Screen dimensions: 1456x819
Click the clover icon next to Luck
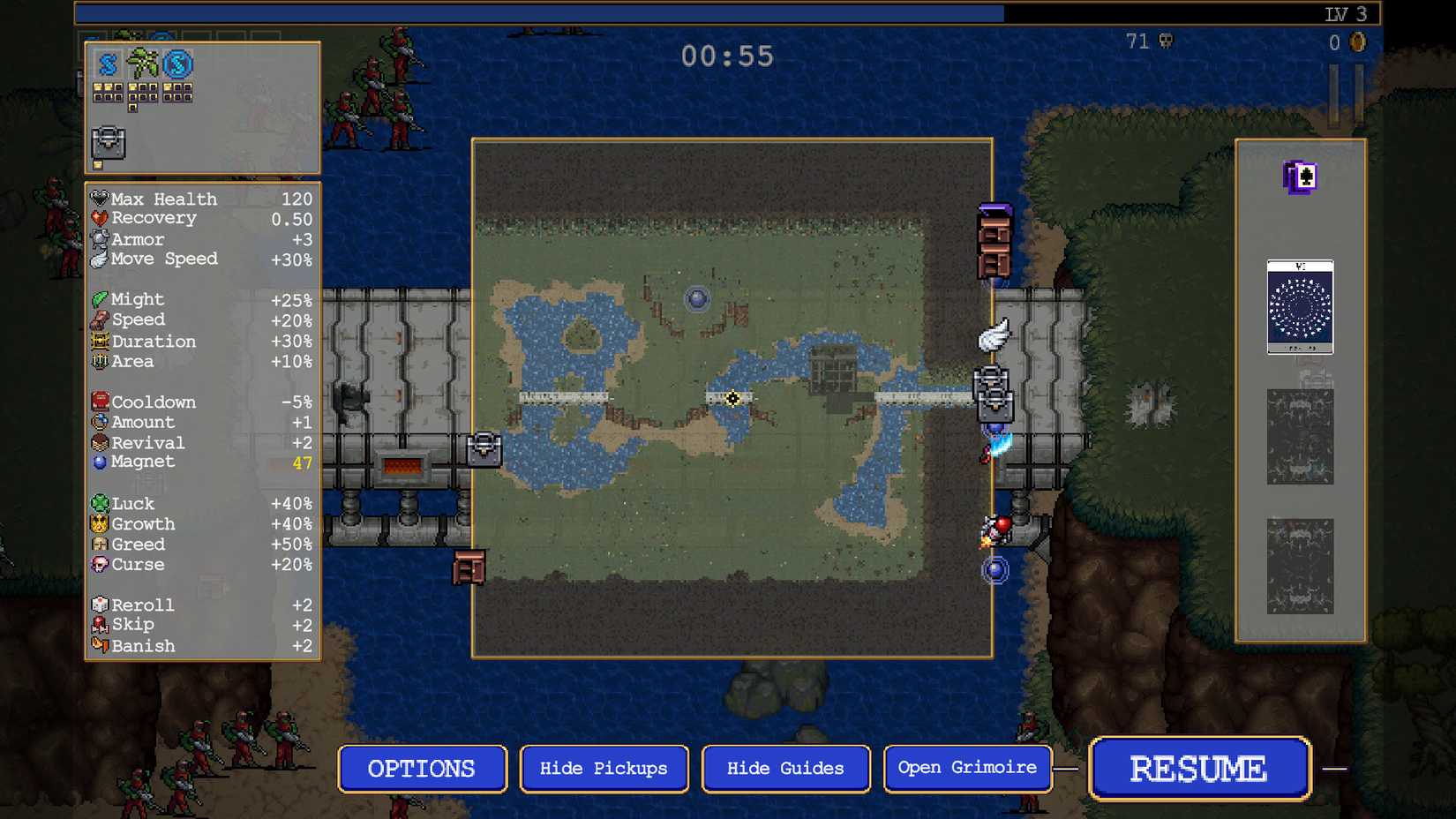(x=100, y=503)
